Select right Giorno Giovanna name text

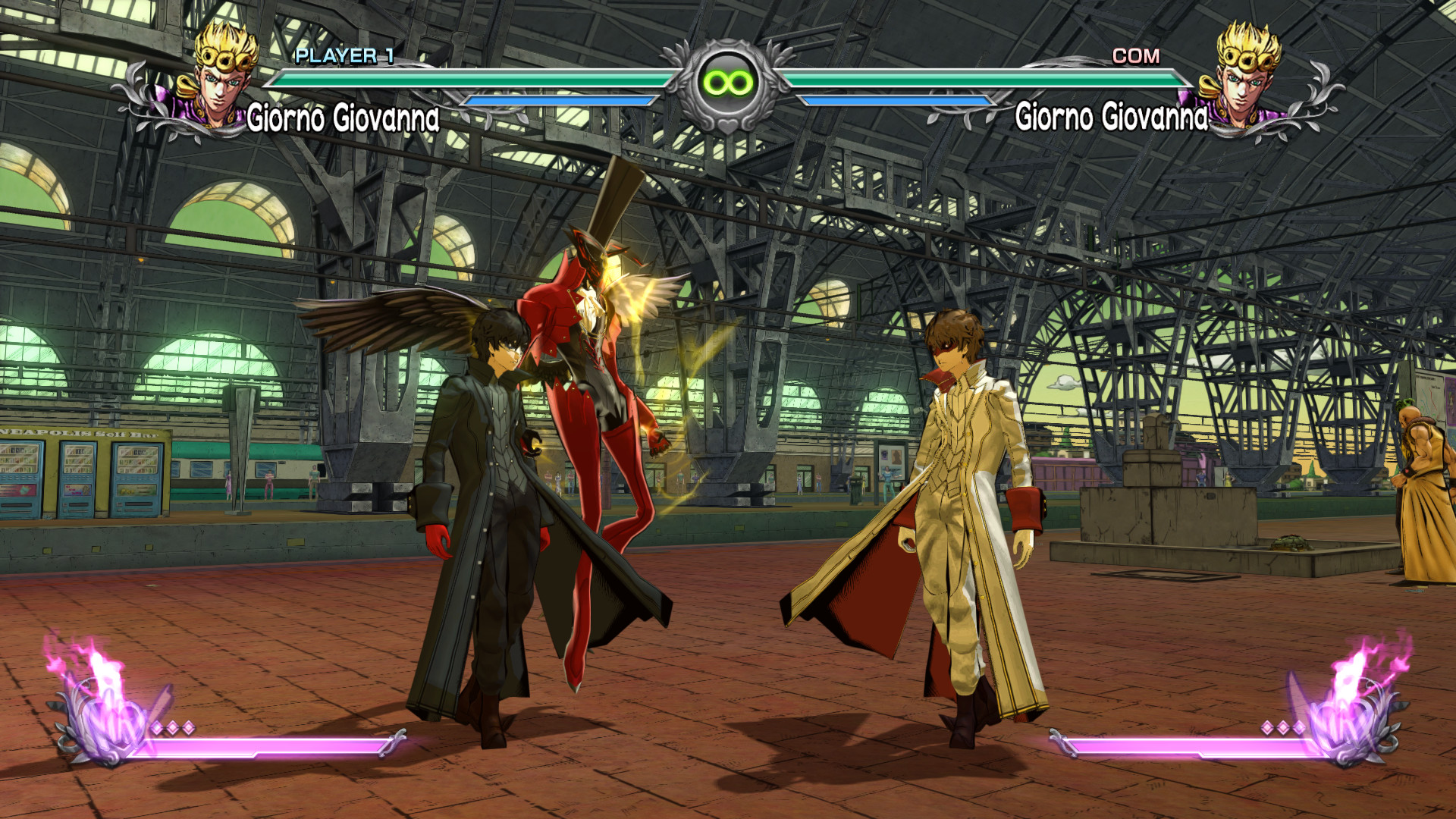(1112, 118)
